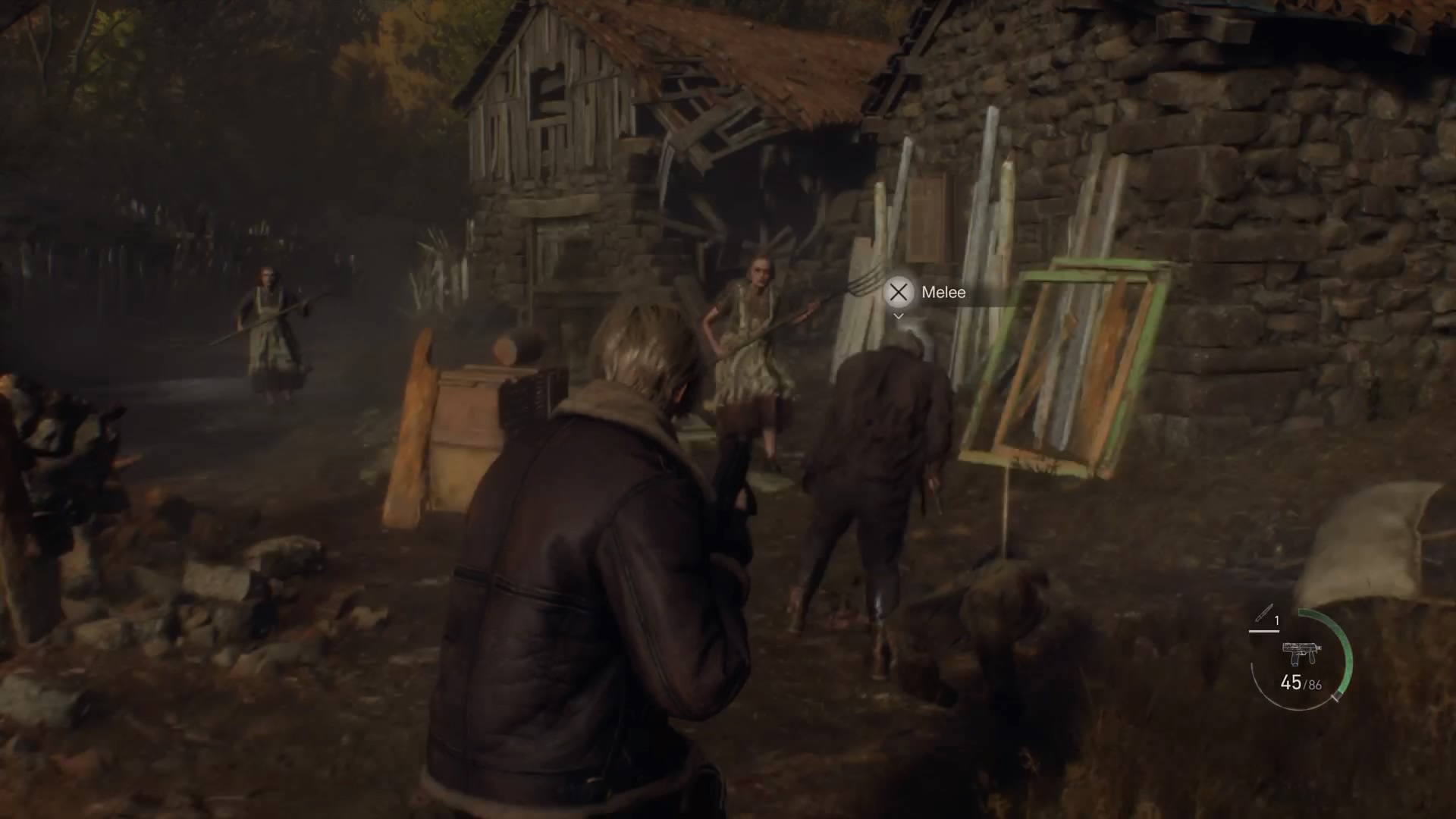Image resolution: width=1456 pixels, height=819 pixels.
Task: Click the reserve ammo count 86
Action: [x=1314, y=685]
